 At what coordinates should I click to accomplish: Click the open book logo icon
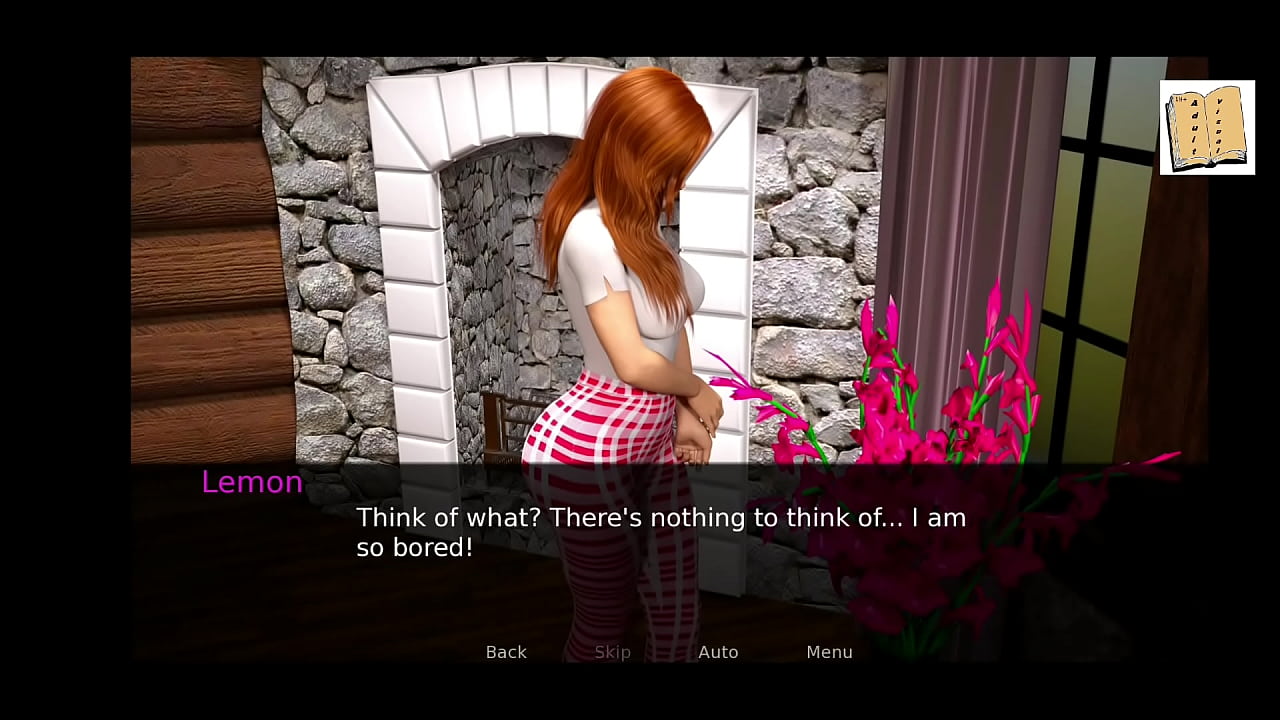(1207, 128)
